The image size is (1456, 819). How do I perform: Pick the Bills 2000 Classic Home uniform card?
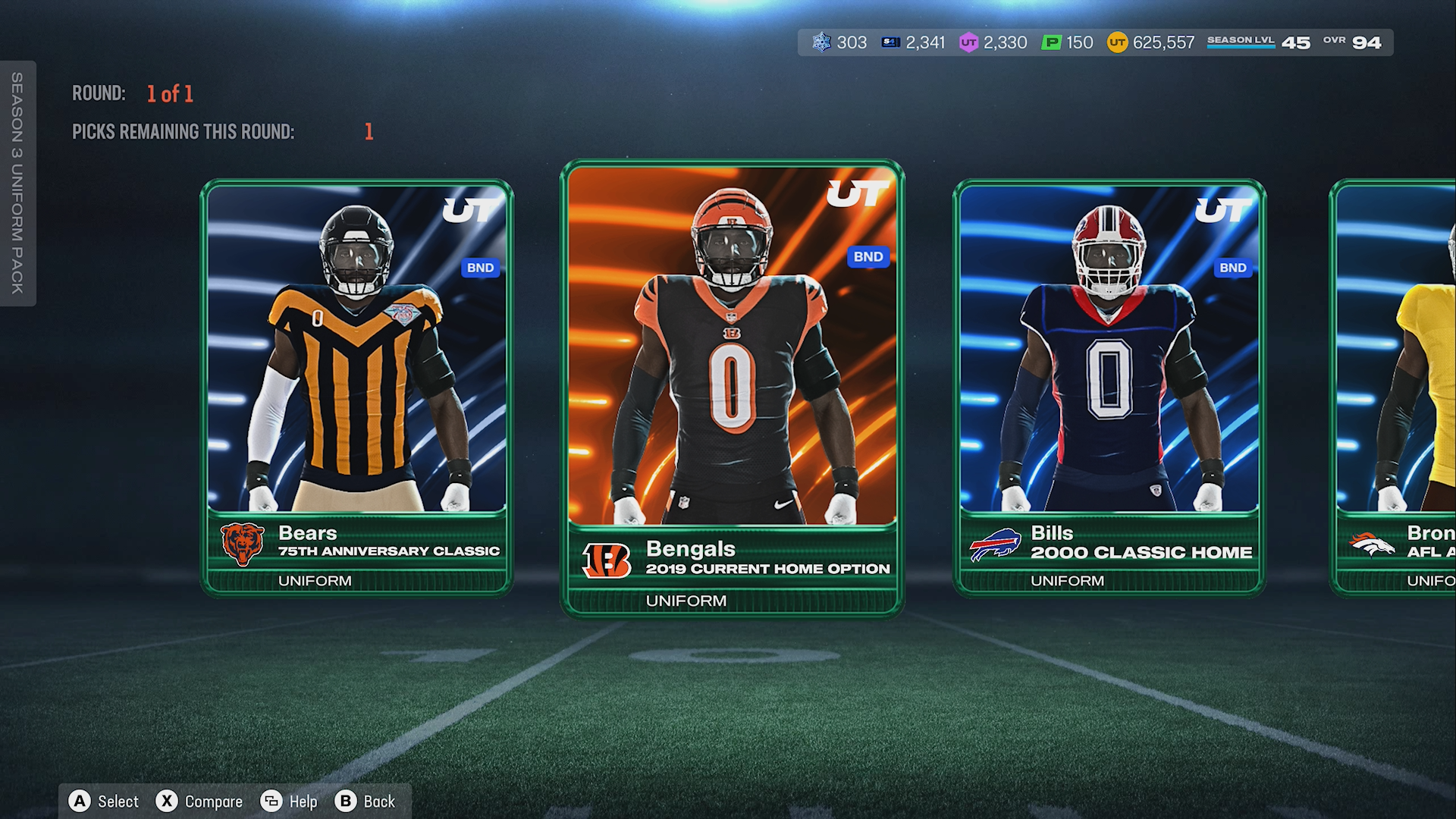tap(1109, 387)
